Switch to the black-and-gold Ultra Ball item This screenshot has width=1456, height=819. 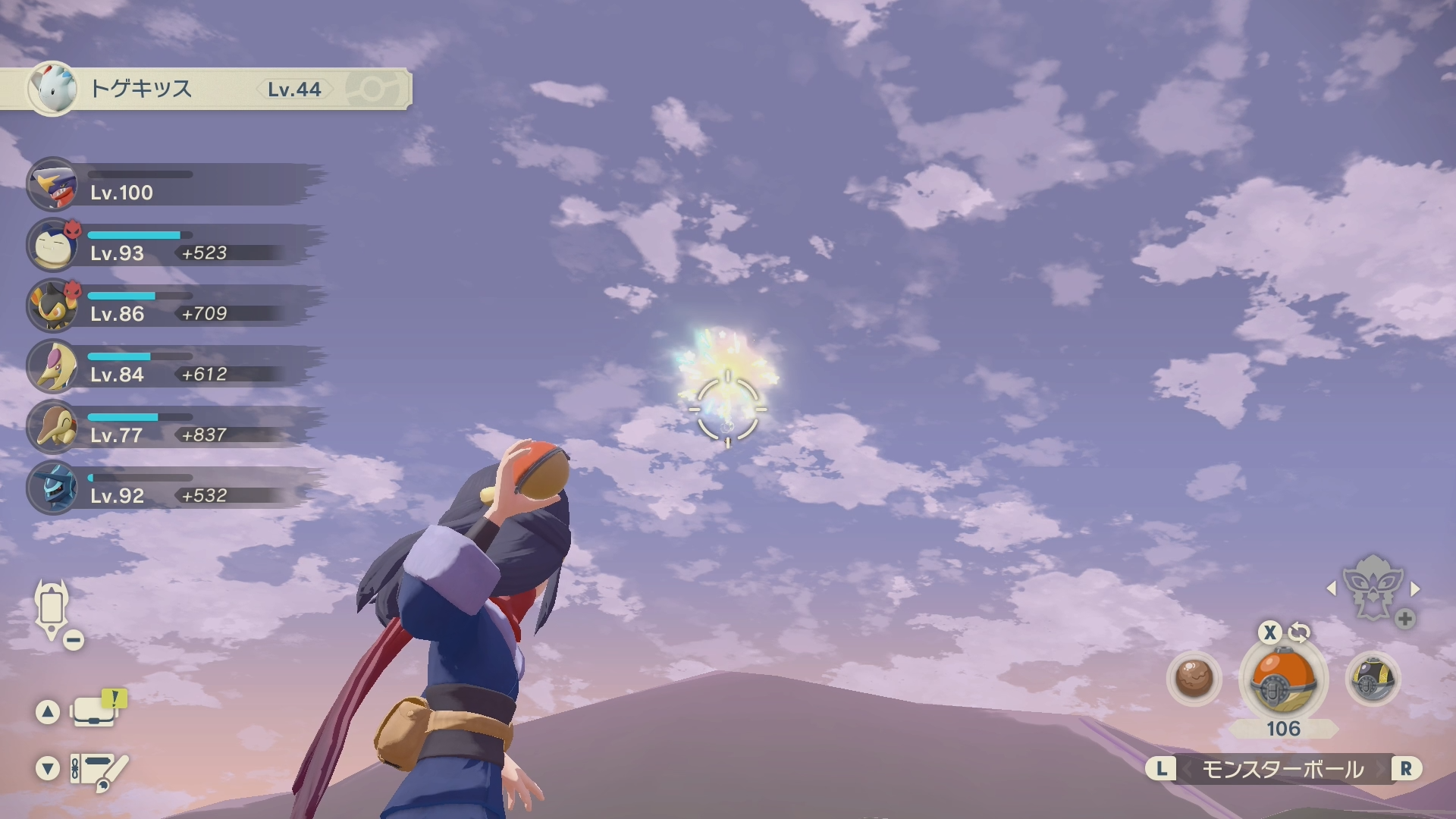click(x=1372, y=678)
